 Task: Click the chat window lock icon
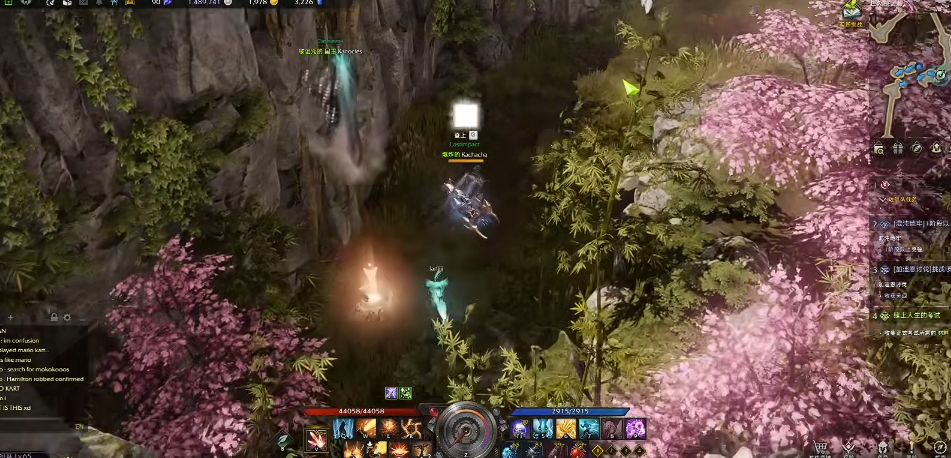53,317
